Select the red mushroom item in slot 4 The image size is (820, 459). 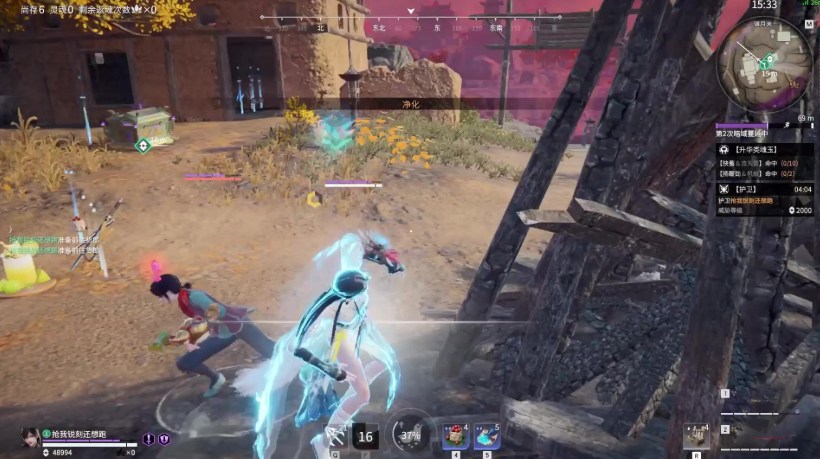455,436
